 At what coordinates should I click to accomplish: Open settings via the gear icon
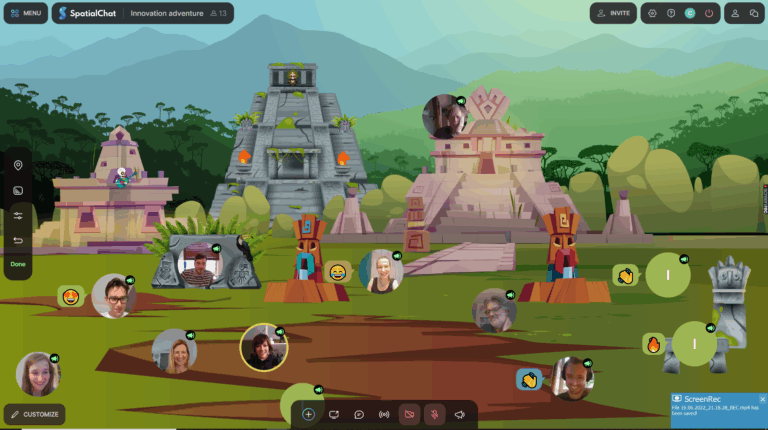(x=653, y=13)
